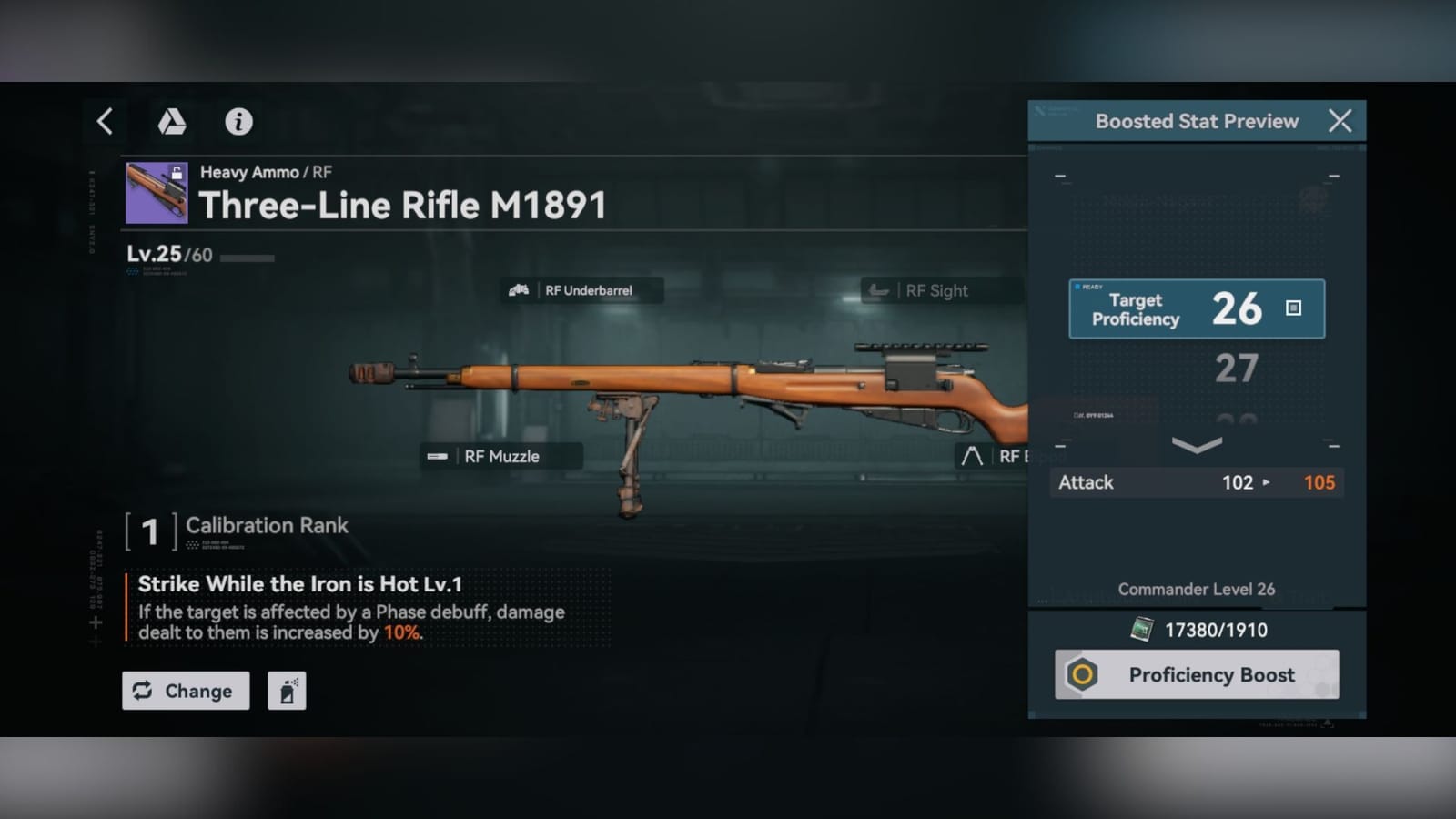The height and width of the screenshot is (819, 1456).
Task: Open weapon details via the info icon
Action: [x=238, y=122]
